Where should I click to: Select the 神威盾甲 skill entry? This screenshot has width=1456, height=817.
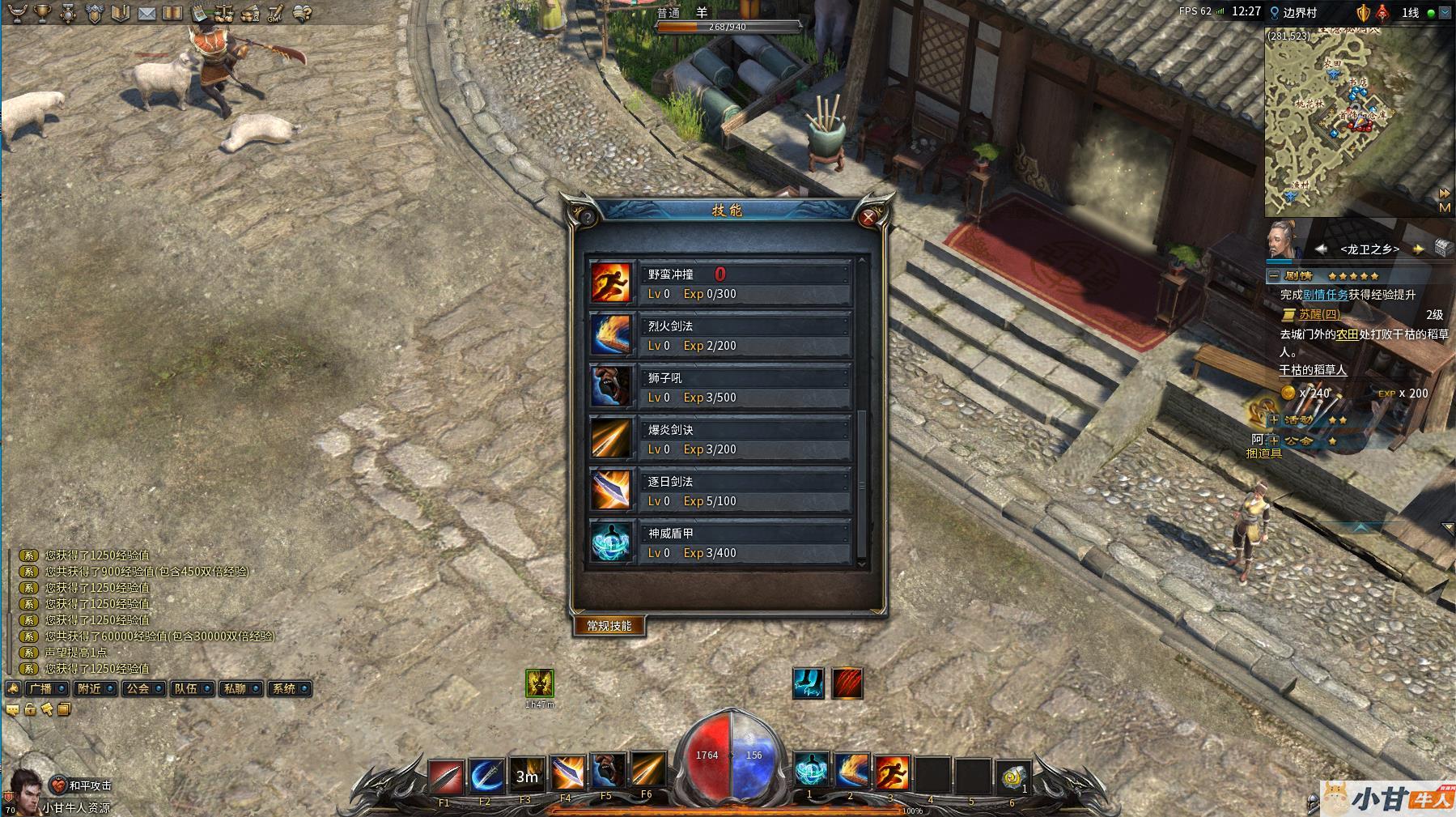[745, 543]
